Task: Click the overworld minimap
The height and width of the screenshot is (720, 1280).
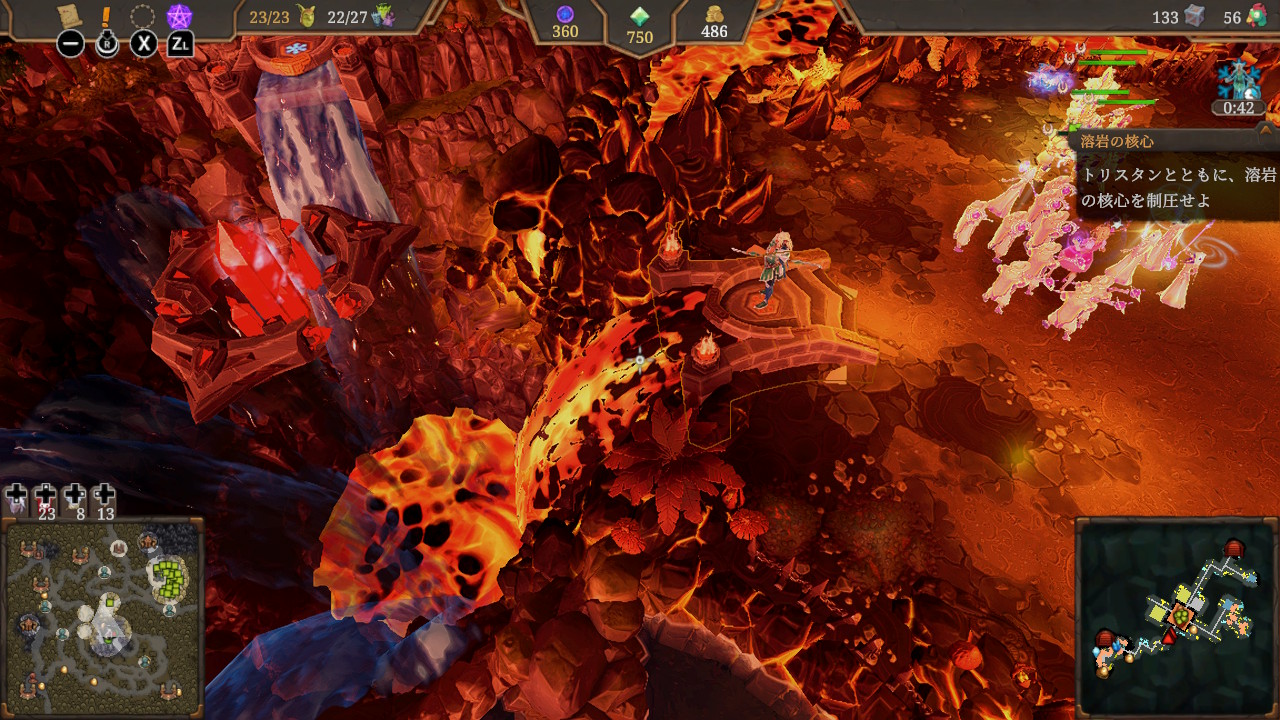Action: 104,617
